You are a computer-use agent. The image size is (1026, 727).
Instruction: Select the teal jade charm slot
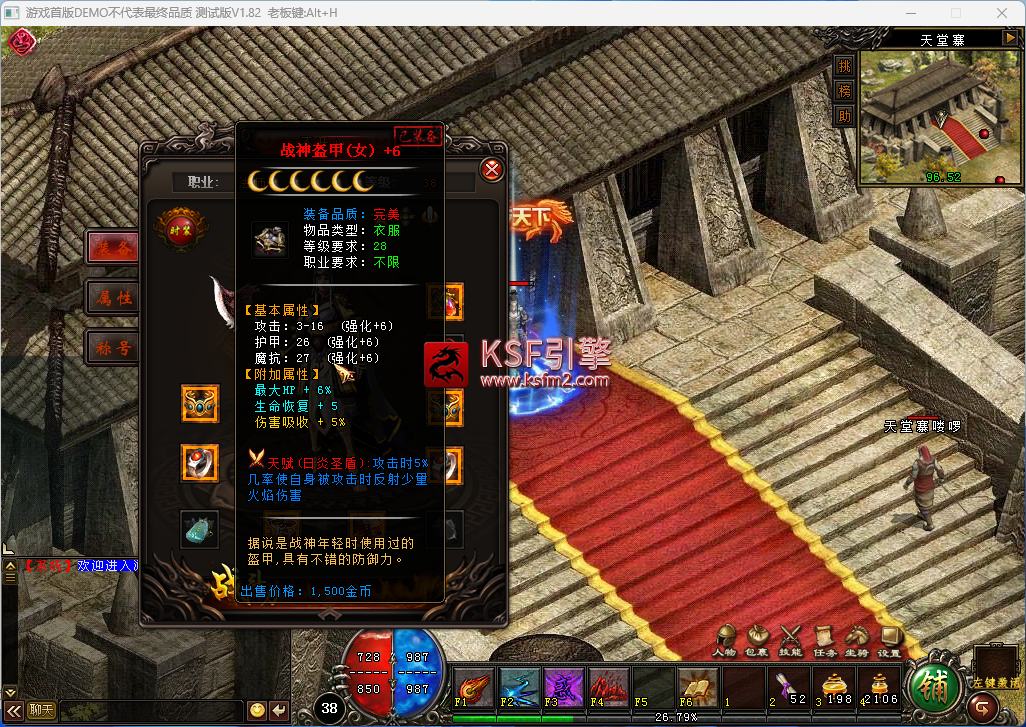(x=200, y=528)
